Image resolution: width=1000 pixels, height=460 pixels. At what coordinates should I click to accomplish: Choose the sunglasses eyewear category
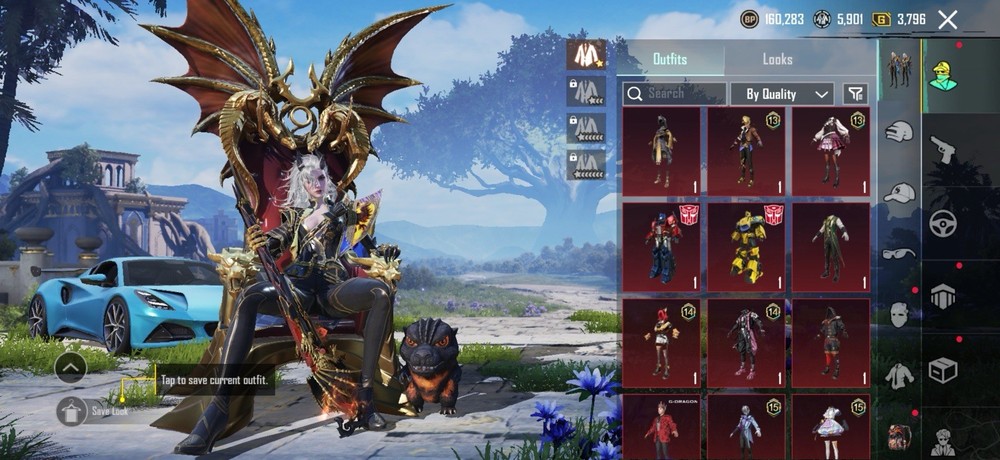pos(899,253)
